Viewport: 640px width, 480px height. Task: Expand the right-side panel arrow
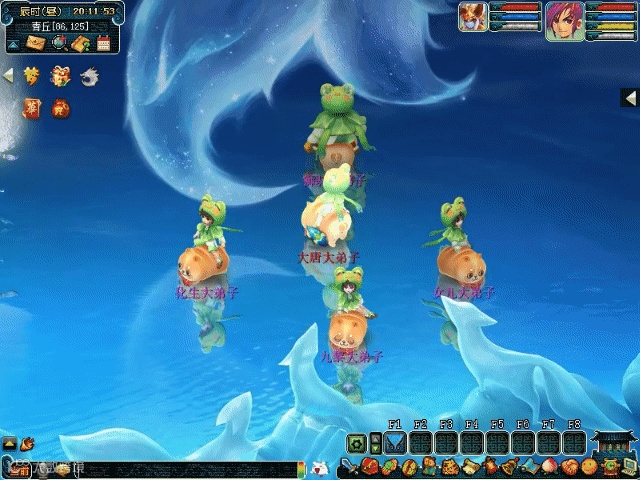[x=630, y=98]
